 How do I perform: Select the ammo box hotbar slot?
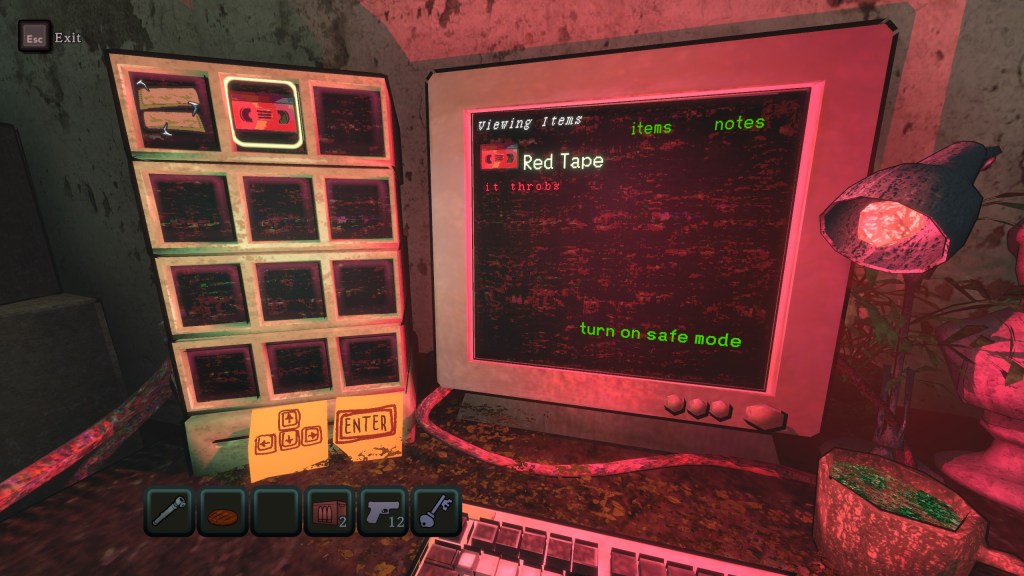[x=328, y=511]
